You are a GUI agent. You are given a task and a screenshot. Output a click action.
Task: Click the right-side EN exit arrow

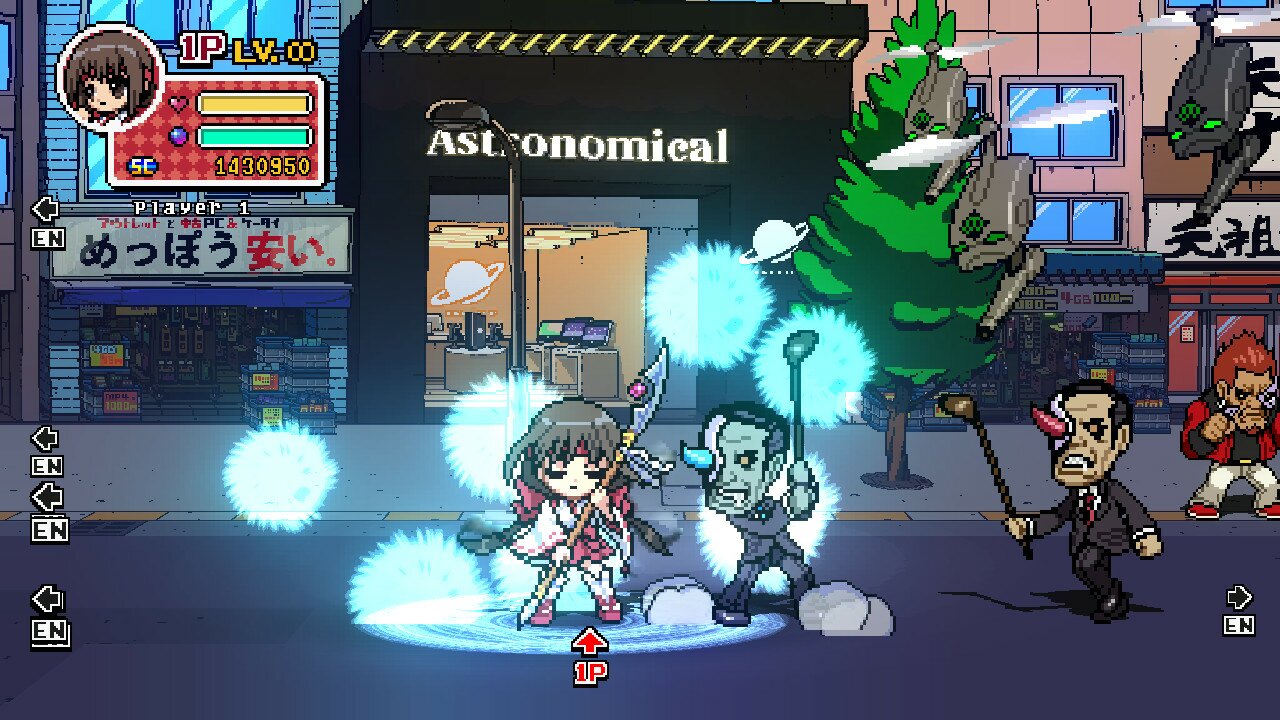1237,600
